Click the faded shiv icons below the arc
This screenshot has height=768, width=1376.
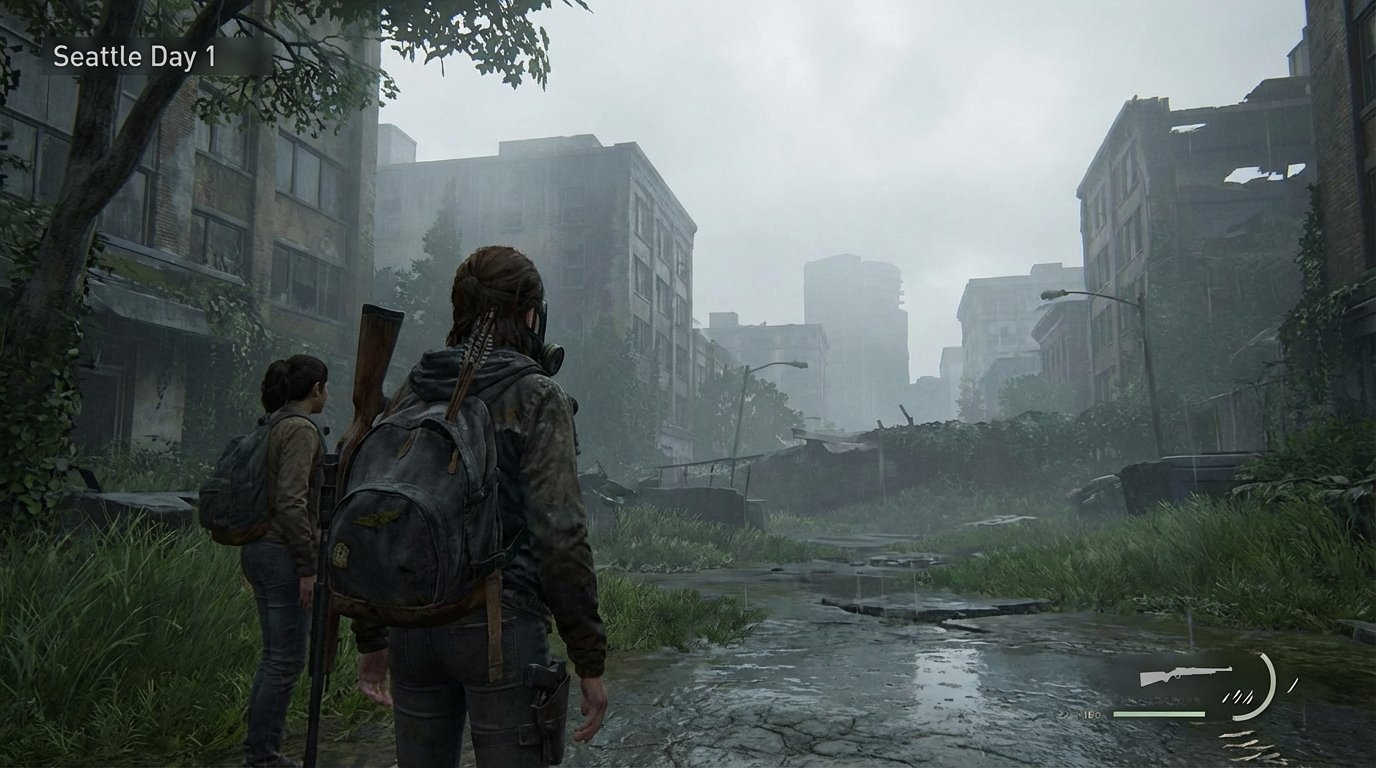click(1250, 744)
